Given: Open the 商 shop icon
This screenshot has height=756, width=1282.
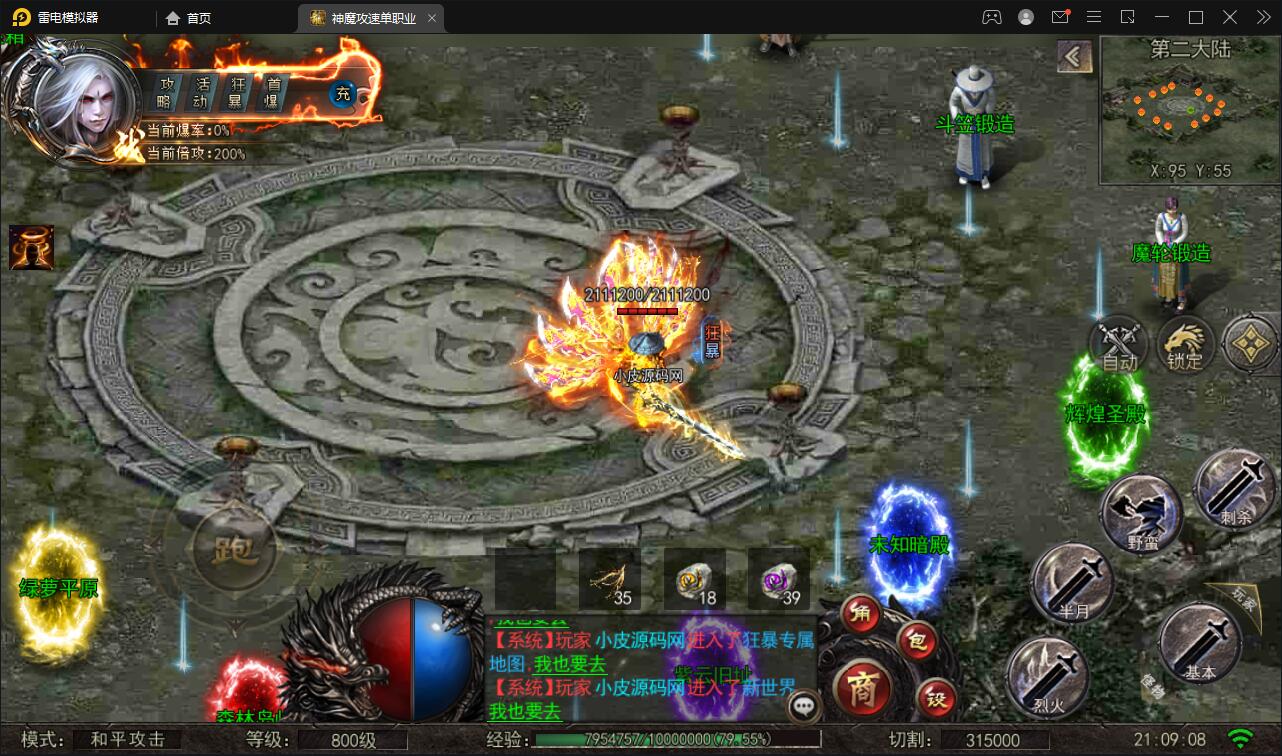Looking at the screenshot, I should pos(867,688).
